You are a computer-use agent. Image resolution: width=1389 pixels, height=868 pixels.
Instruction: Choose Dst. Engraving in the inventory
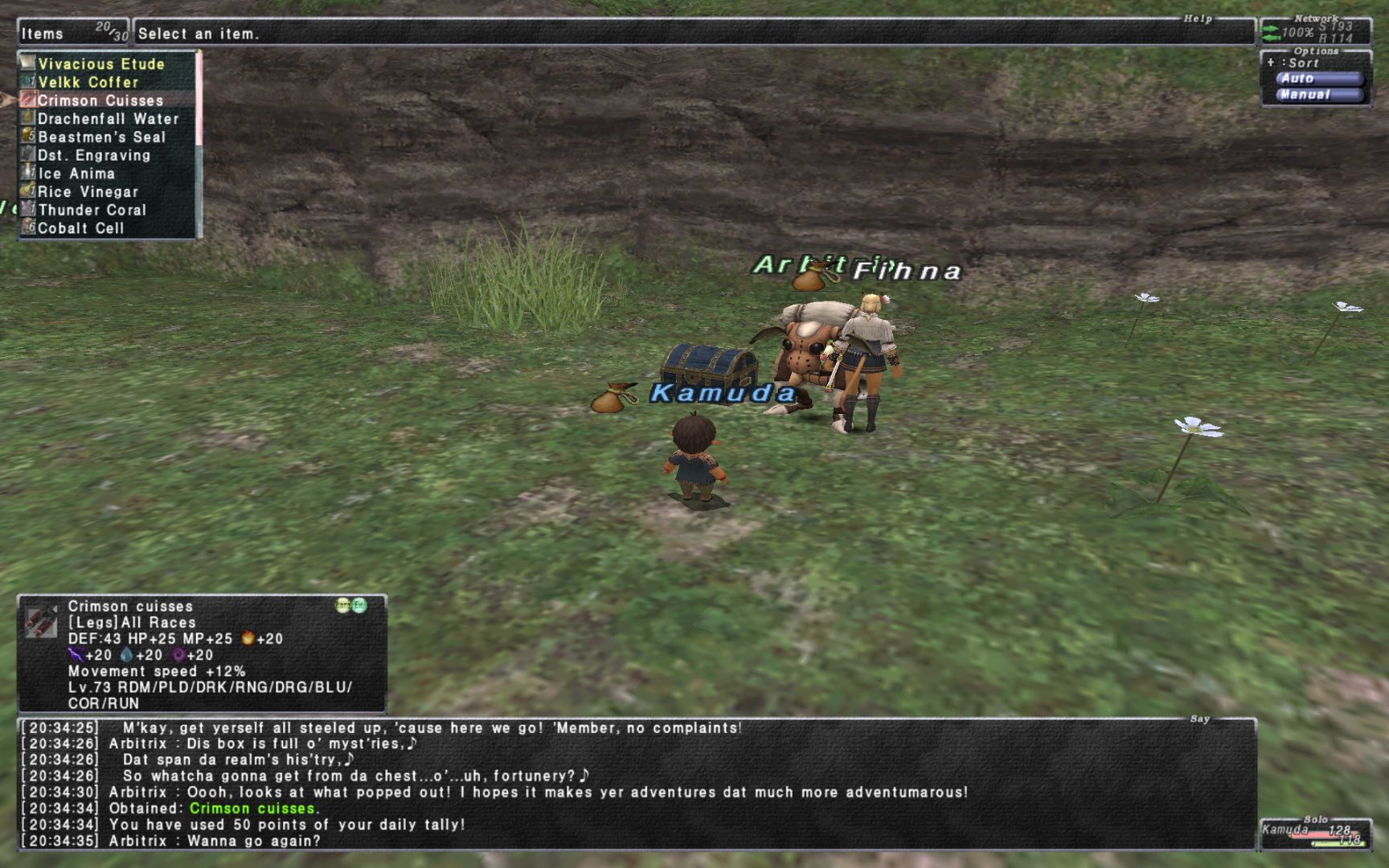[94, 155]
